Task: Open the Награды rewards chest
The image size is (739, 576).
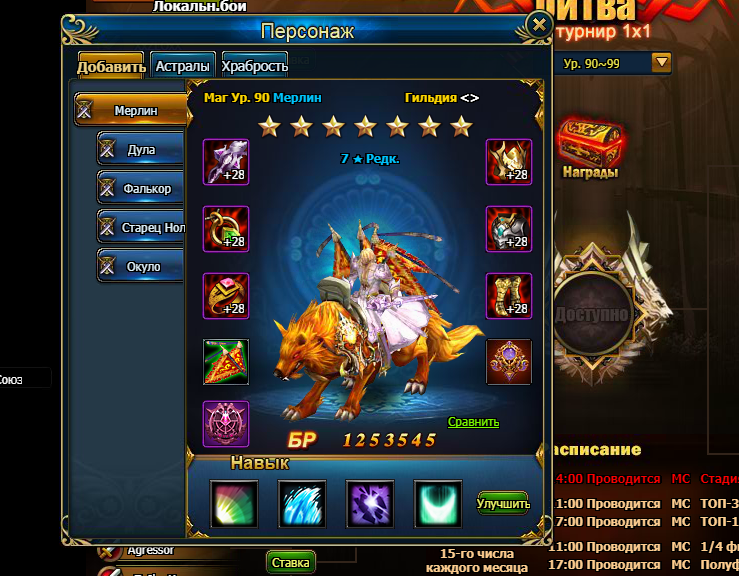Action: [588, 147]
